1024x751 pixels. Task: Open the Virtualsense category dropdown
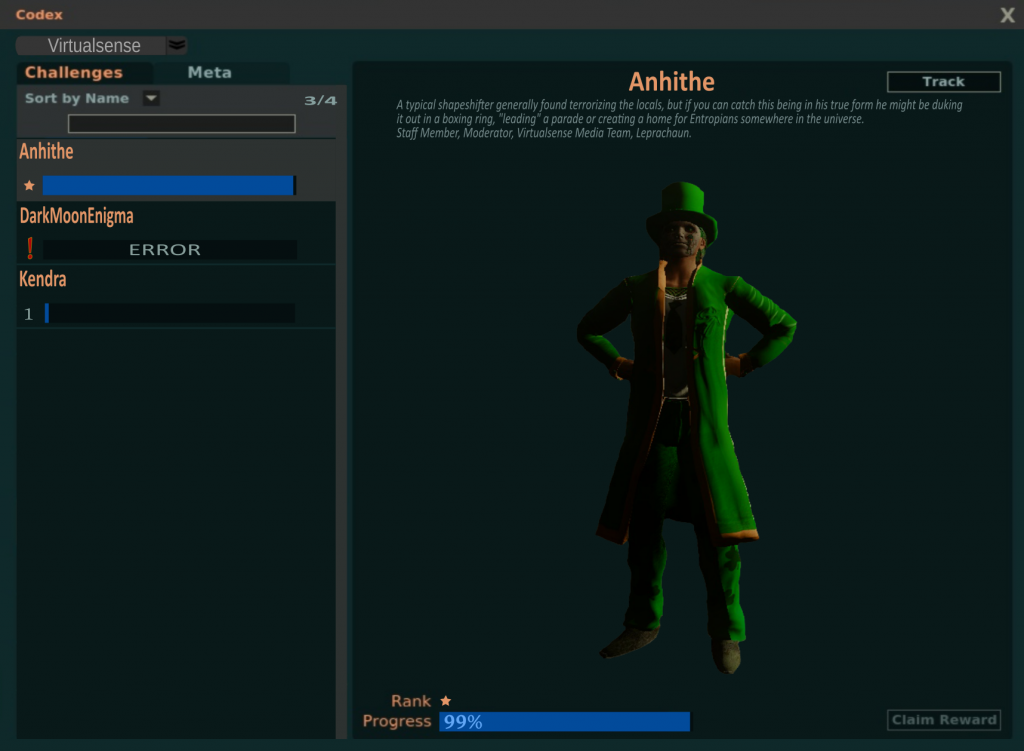point(177,45)
